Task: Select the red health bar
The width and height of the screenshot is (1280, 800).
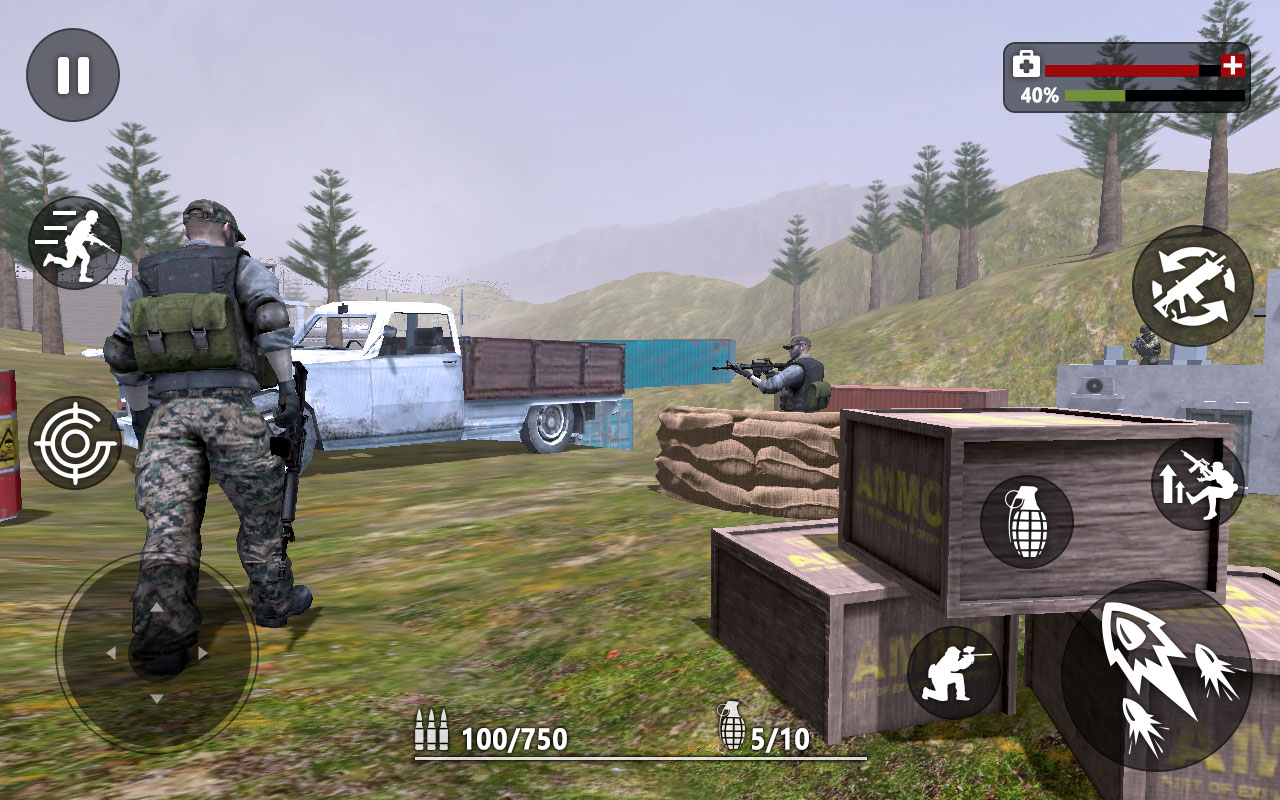Action: point(1120,70)
